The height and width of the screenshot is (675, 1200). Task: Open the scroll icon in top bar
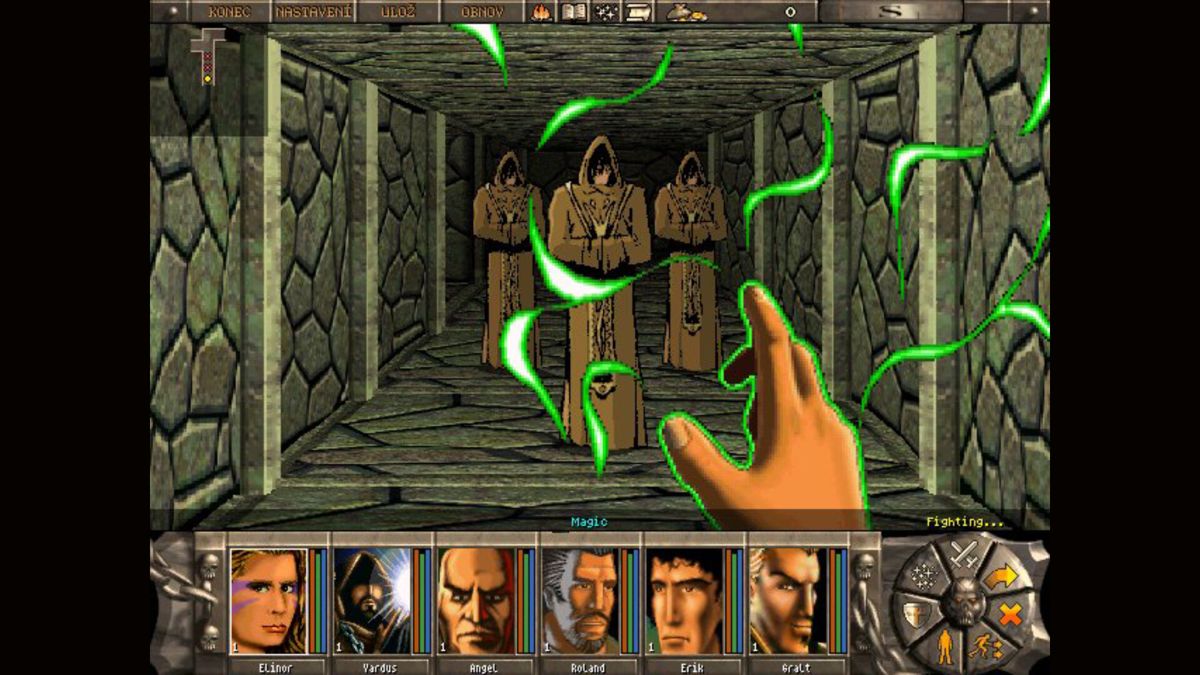637,12
